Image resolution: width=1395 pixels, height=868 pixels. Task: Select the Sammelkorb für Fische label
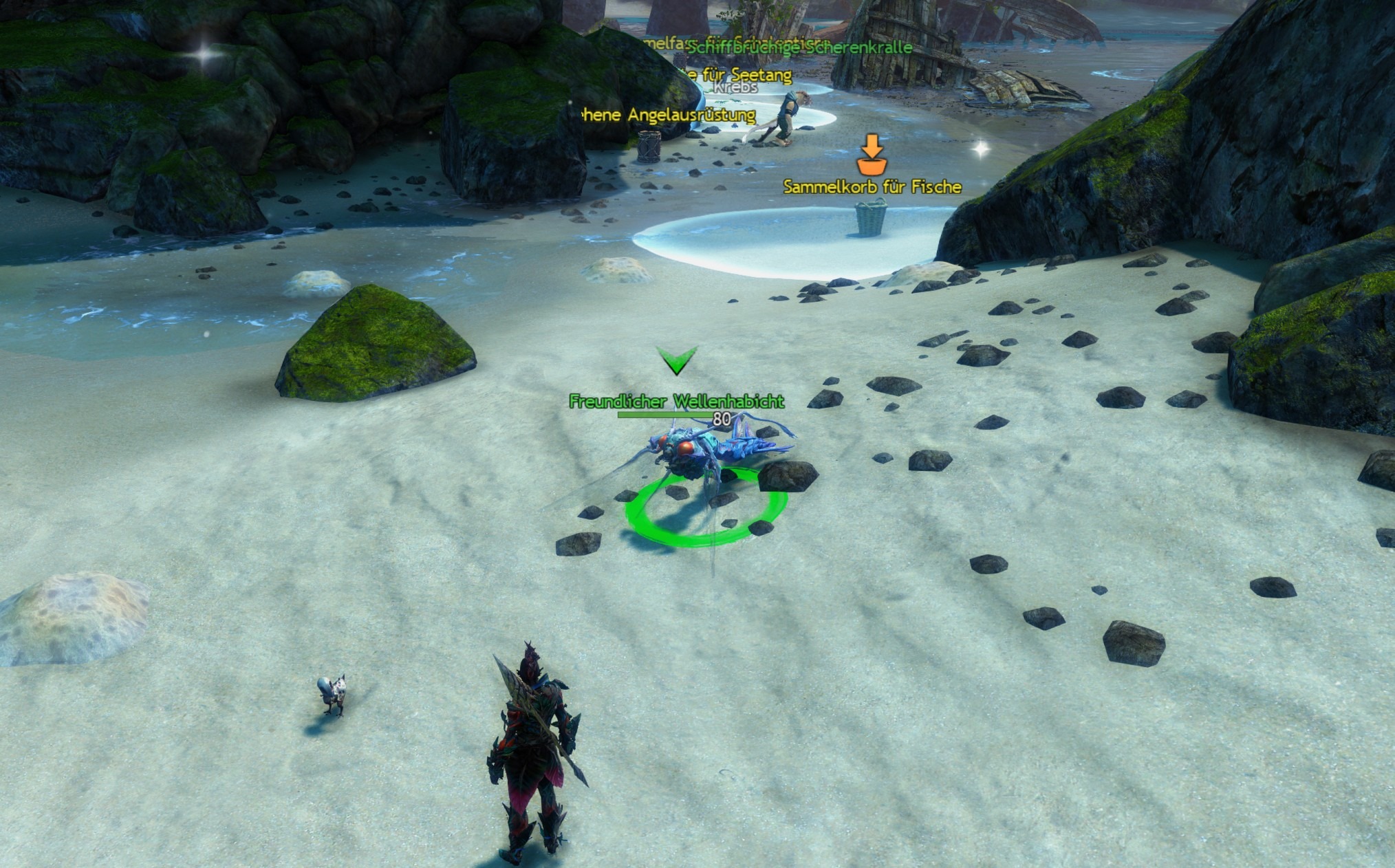point(872,187)
